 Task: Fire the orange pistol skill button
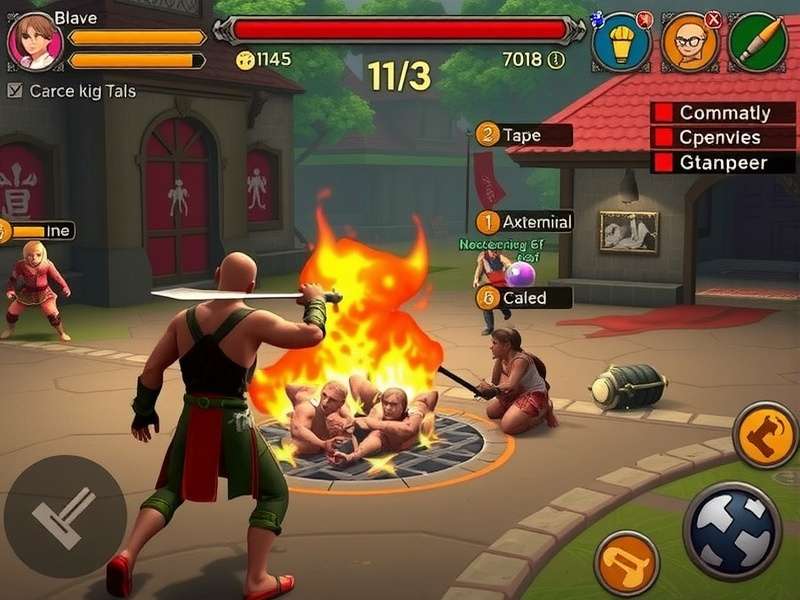coord(626,563)
